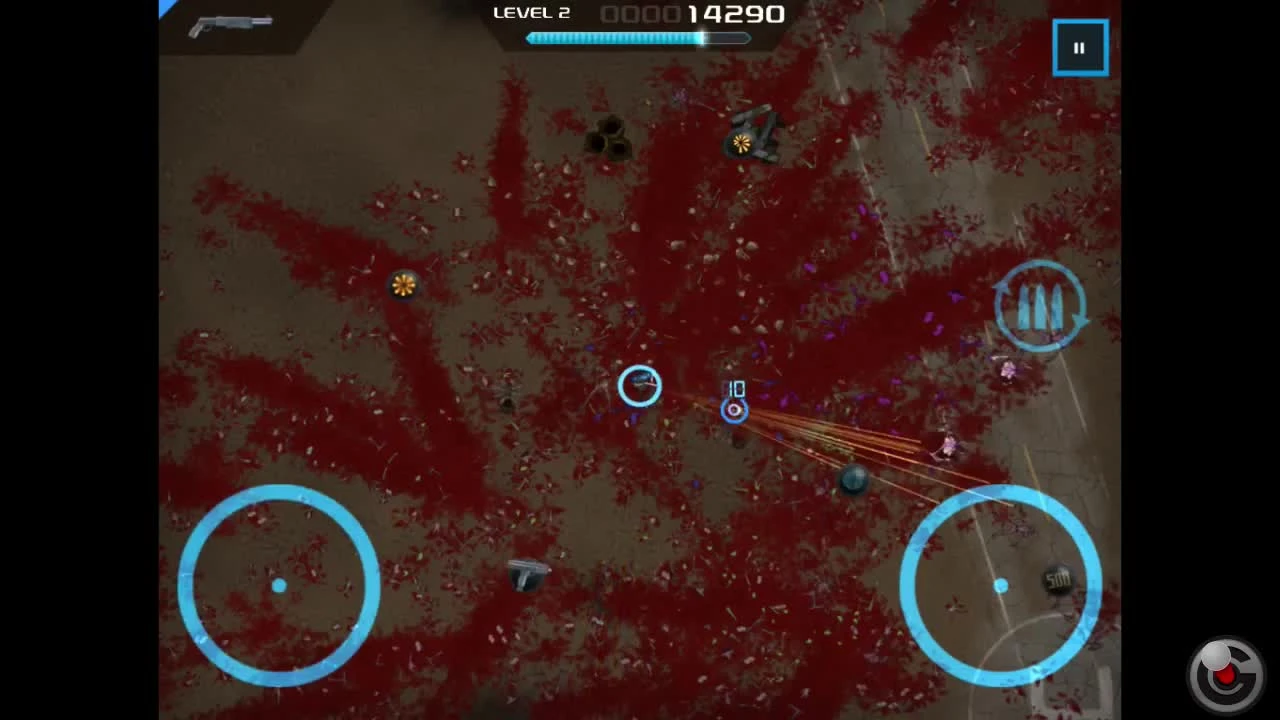Click the LEVEL 2 label at the top
The image size is (1280, 720).
coord(531,12)
